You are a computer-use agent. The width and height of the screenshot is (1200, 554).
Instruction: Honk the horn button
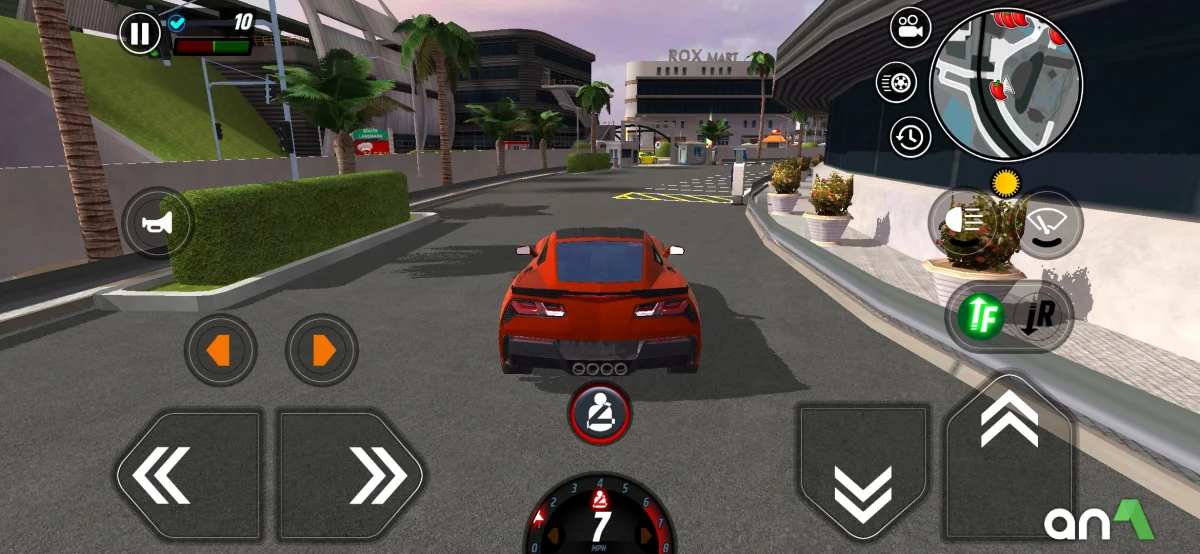157,223
